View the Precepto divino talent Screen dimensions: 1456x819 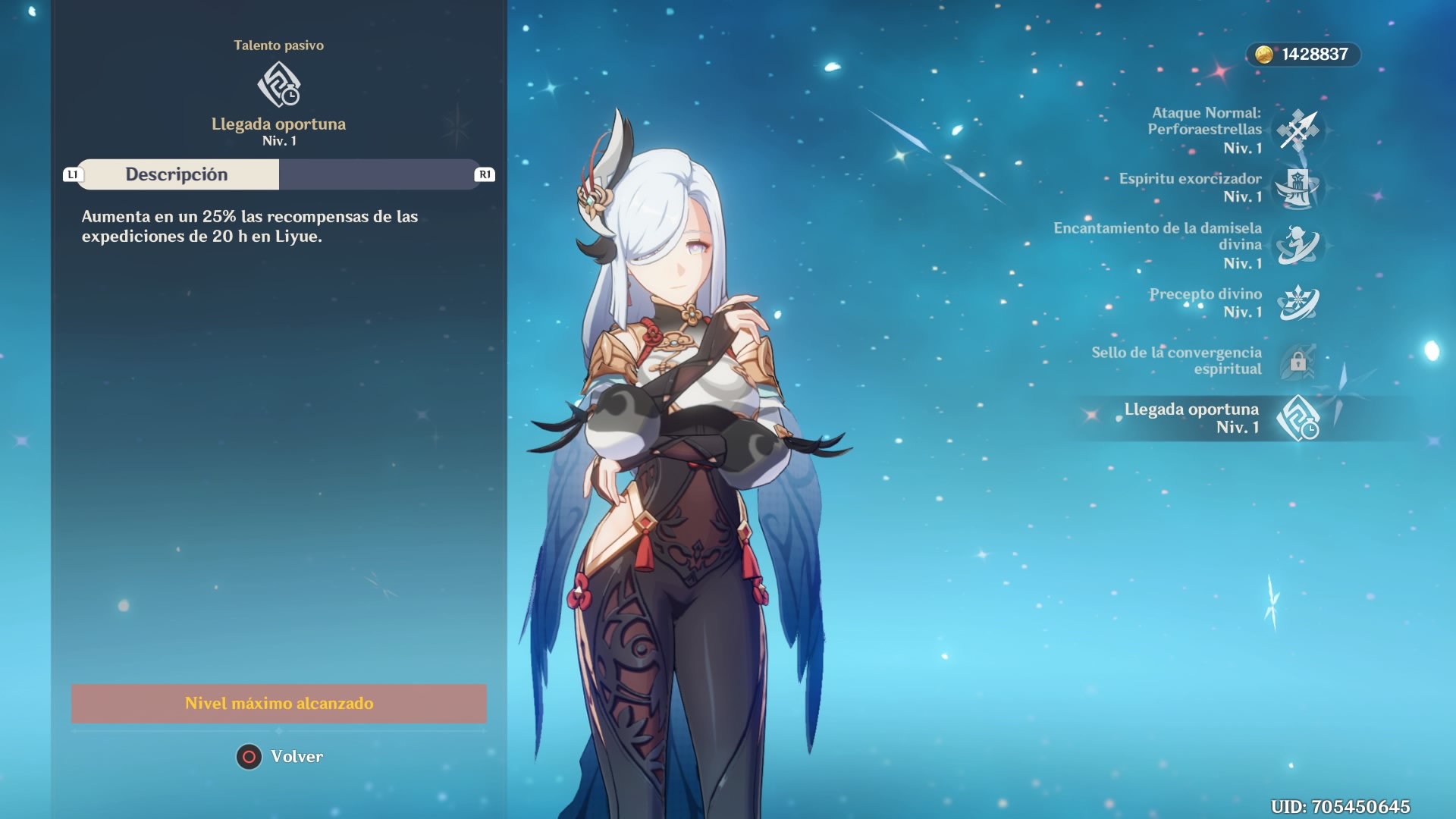1298,303
